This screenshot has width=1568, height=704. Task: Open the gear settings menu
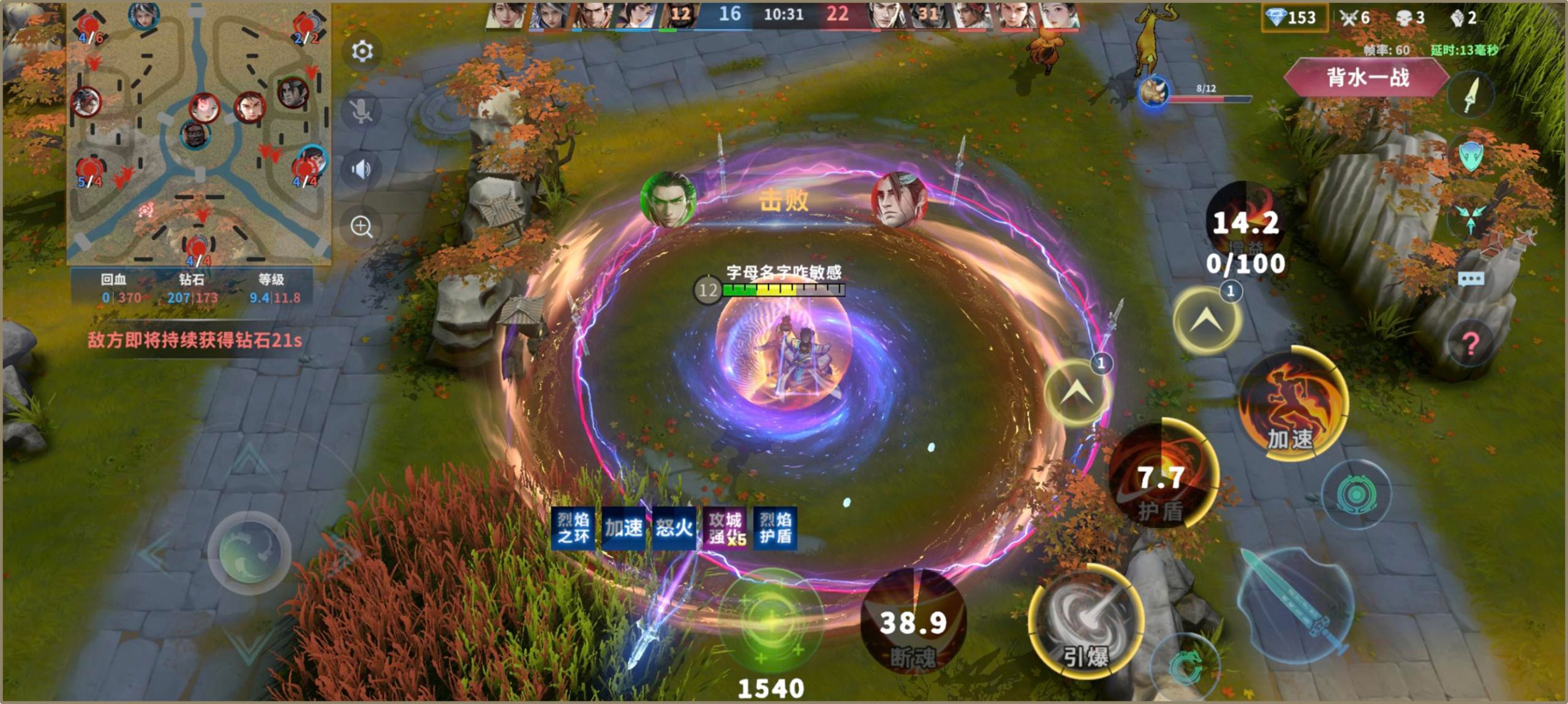[x=362, y=51]
